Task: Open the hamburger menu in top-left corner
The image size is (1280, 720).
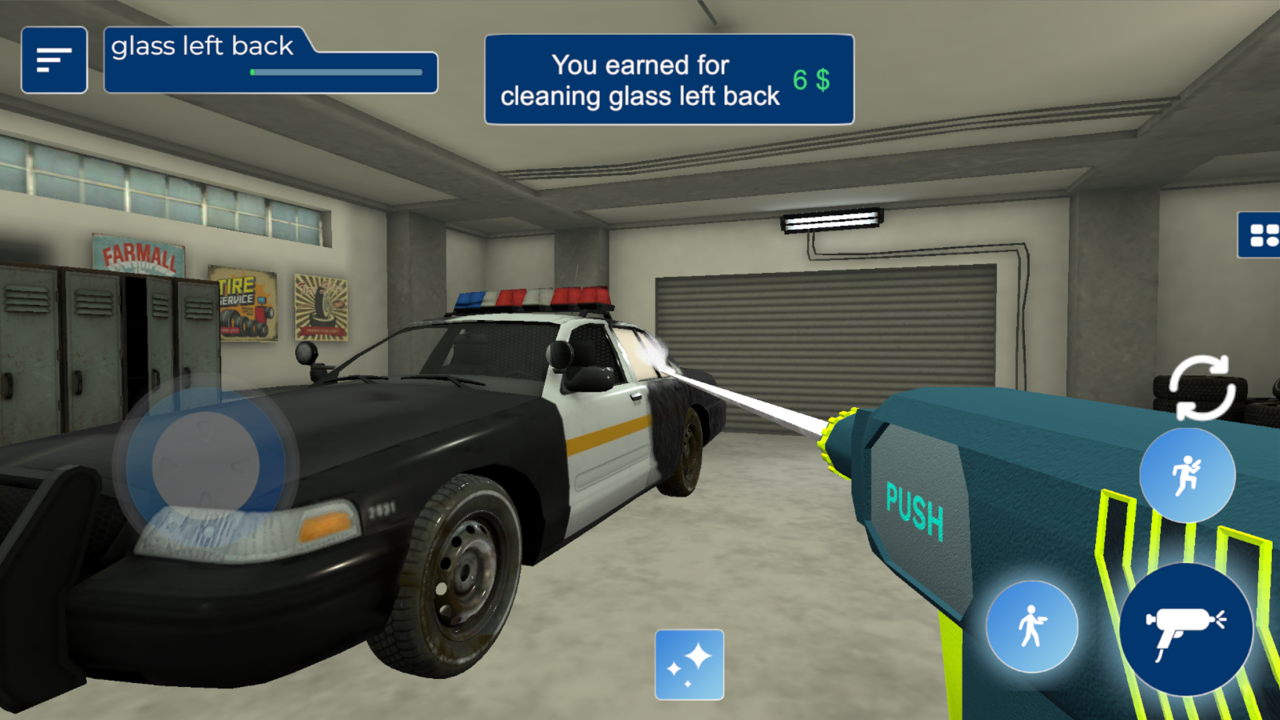Action: 54,60
